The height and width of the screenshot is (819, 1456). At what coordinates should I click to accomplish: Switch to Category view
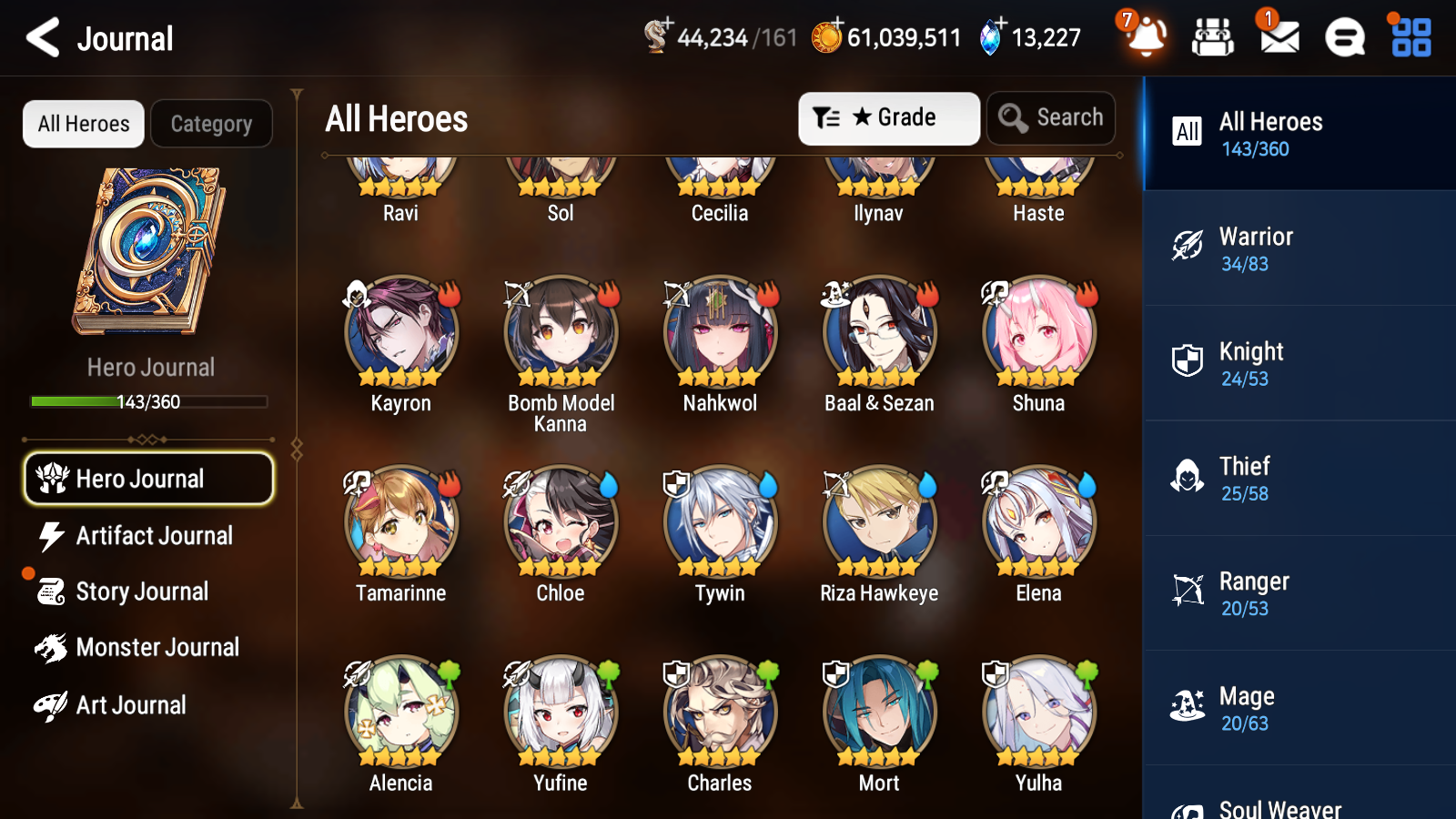tap(211, 124)
